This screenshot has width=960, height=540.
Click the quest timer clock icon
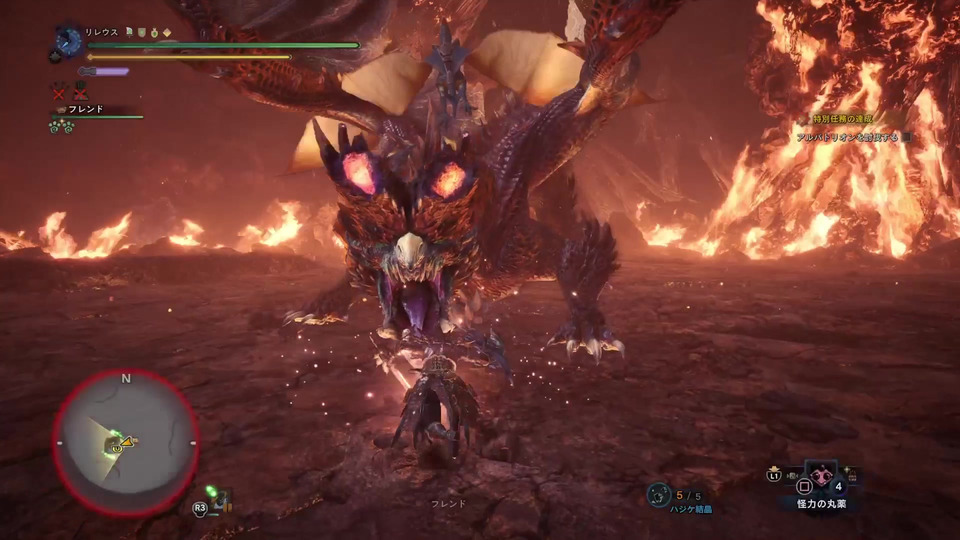[69, 41]
